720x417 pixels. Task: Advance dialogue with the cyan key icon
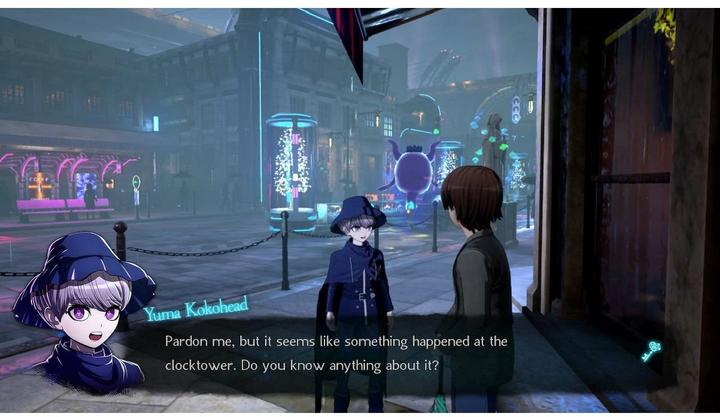pos(651,352)
